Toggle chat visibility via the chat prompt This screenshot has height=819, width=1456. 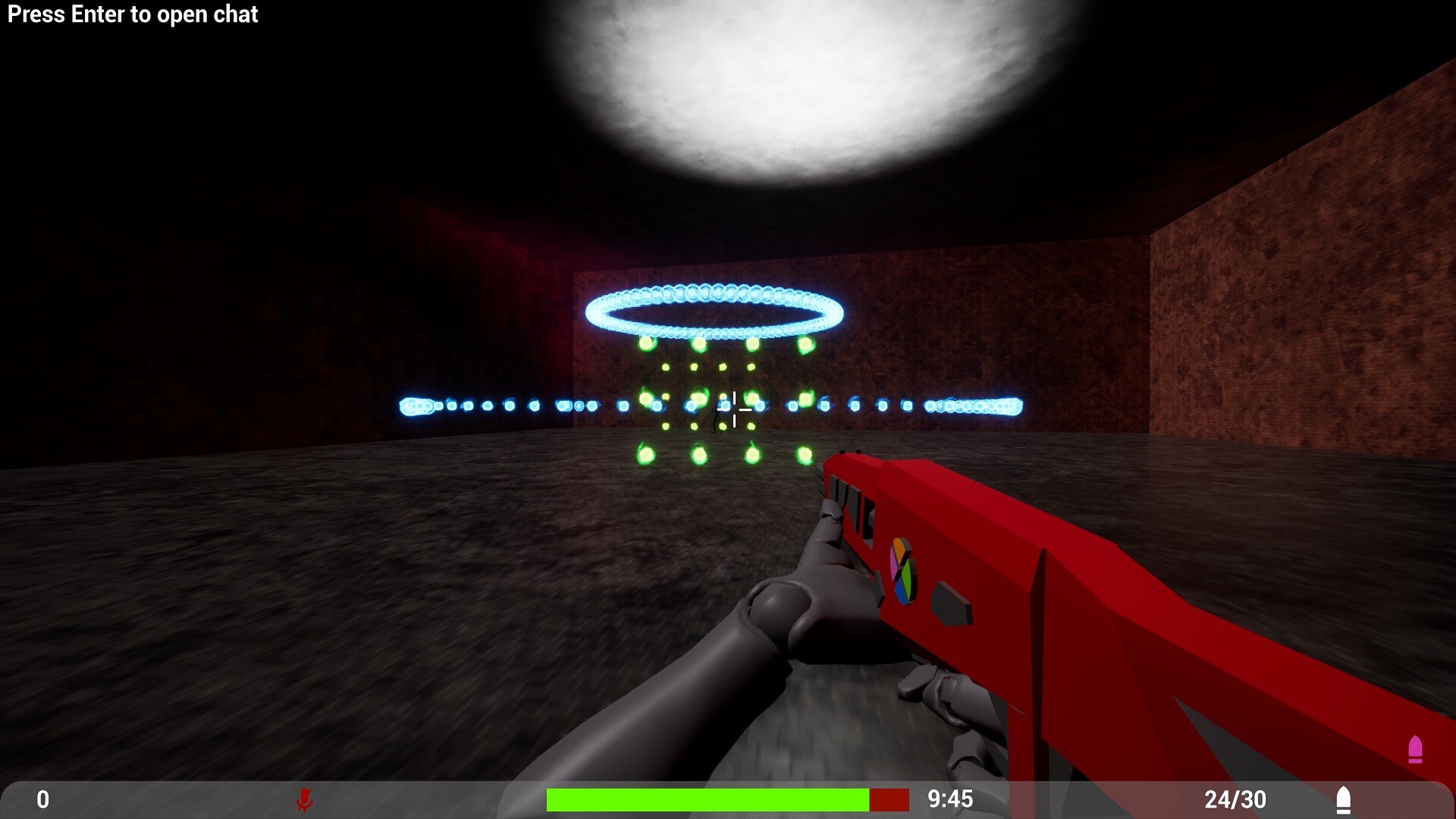[133, 14]
